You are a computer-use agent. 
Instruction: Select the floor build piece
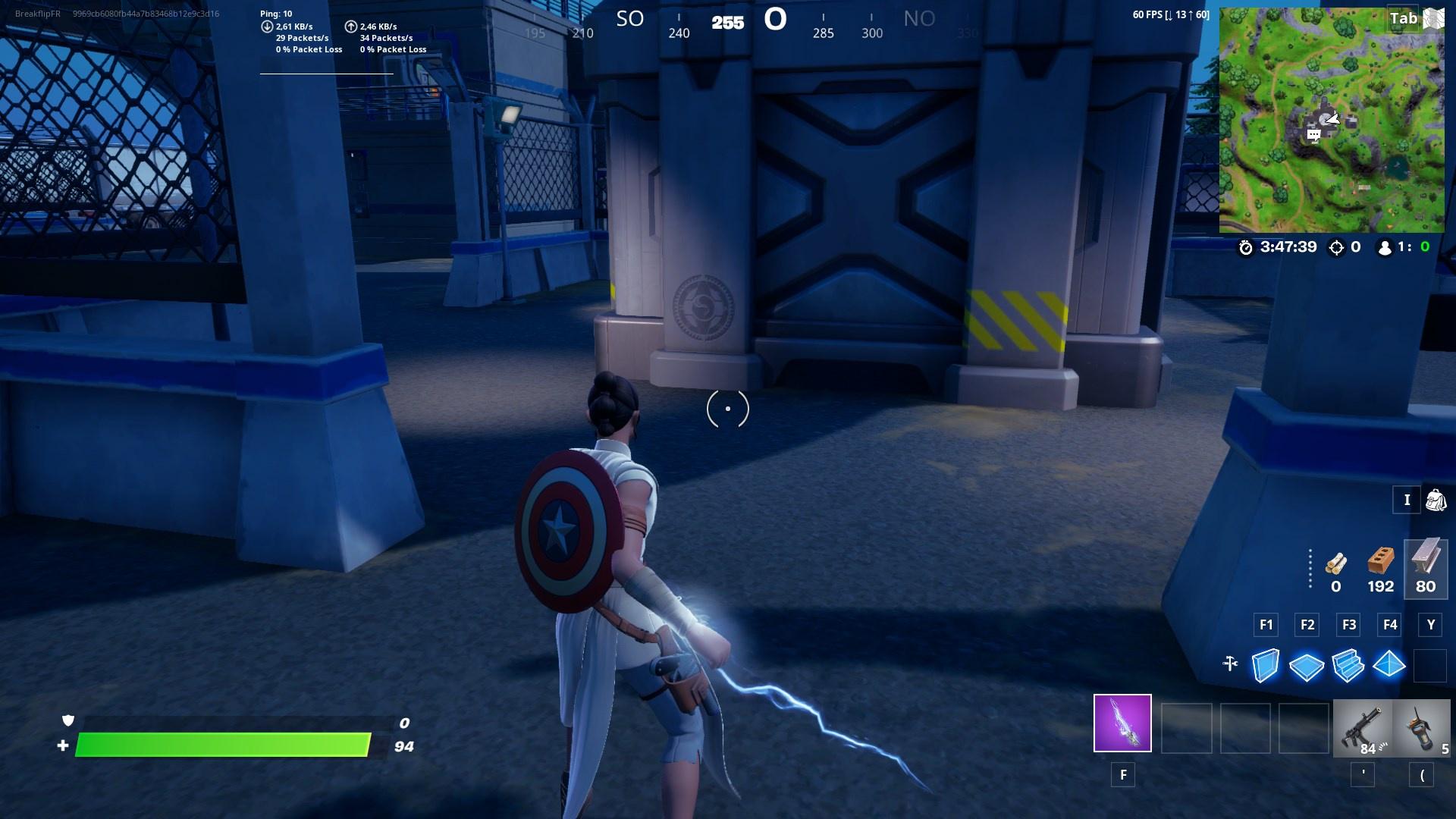coord(1305,665)
